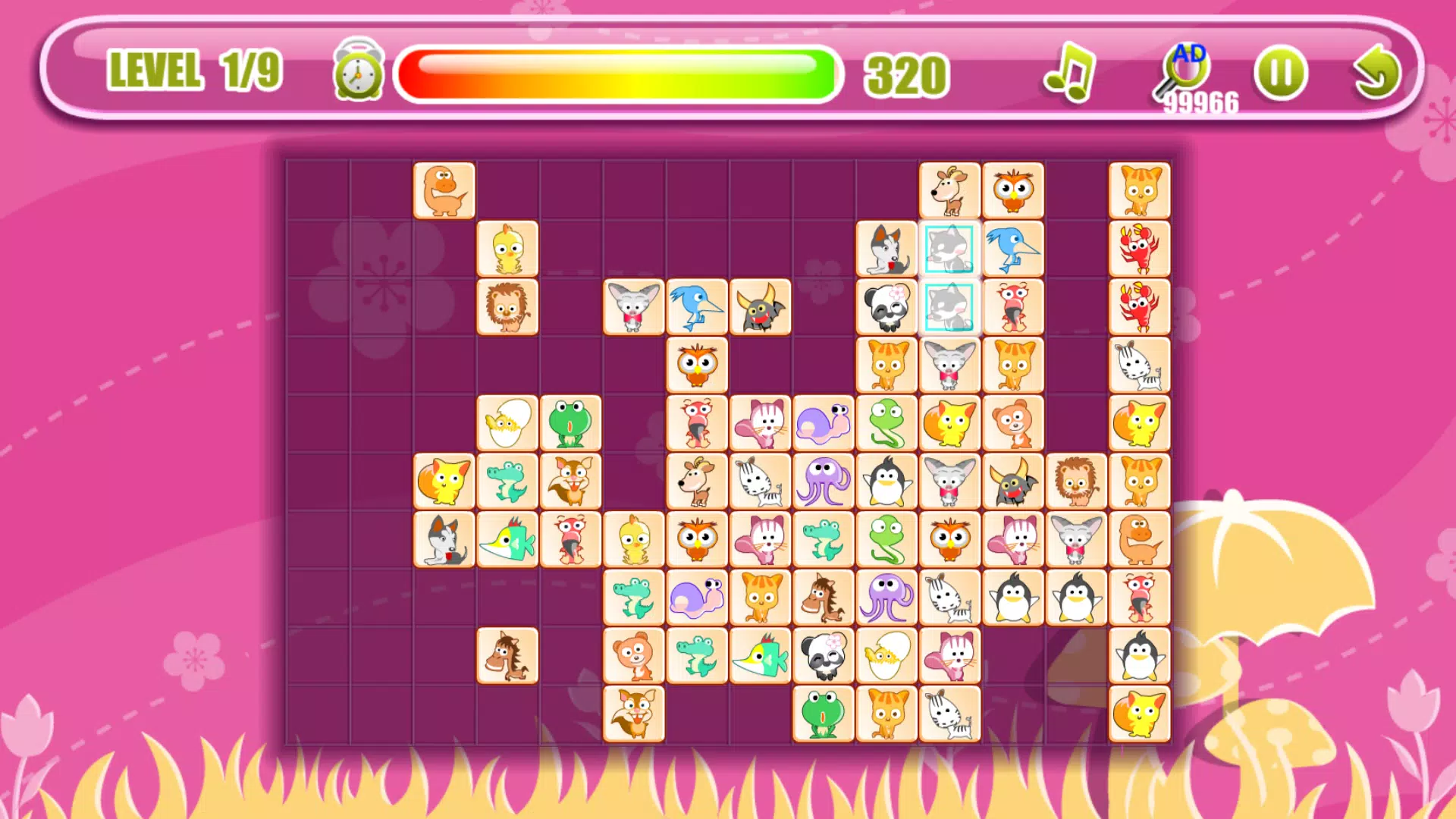Click the zebra tile on the right

click(1140, 366)
